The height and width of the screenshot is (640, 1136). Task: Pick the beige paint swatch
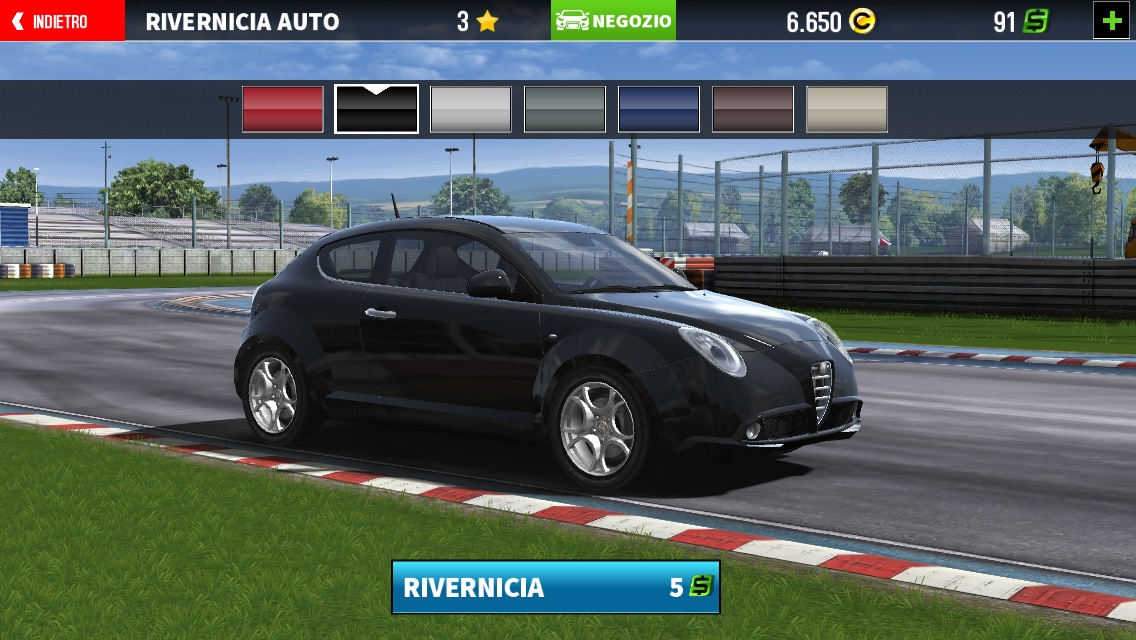pyautogui.click(x=847, y=109)
